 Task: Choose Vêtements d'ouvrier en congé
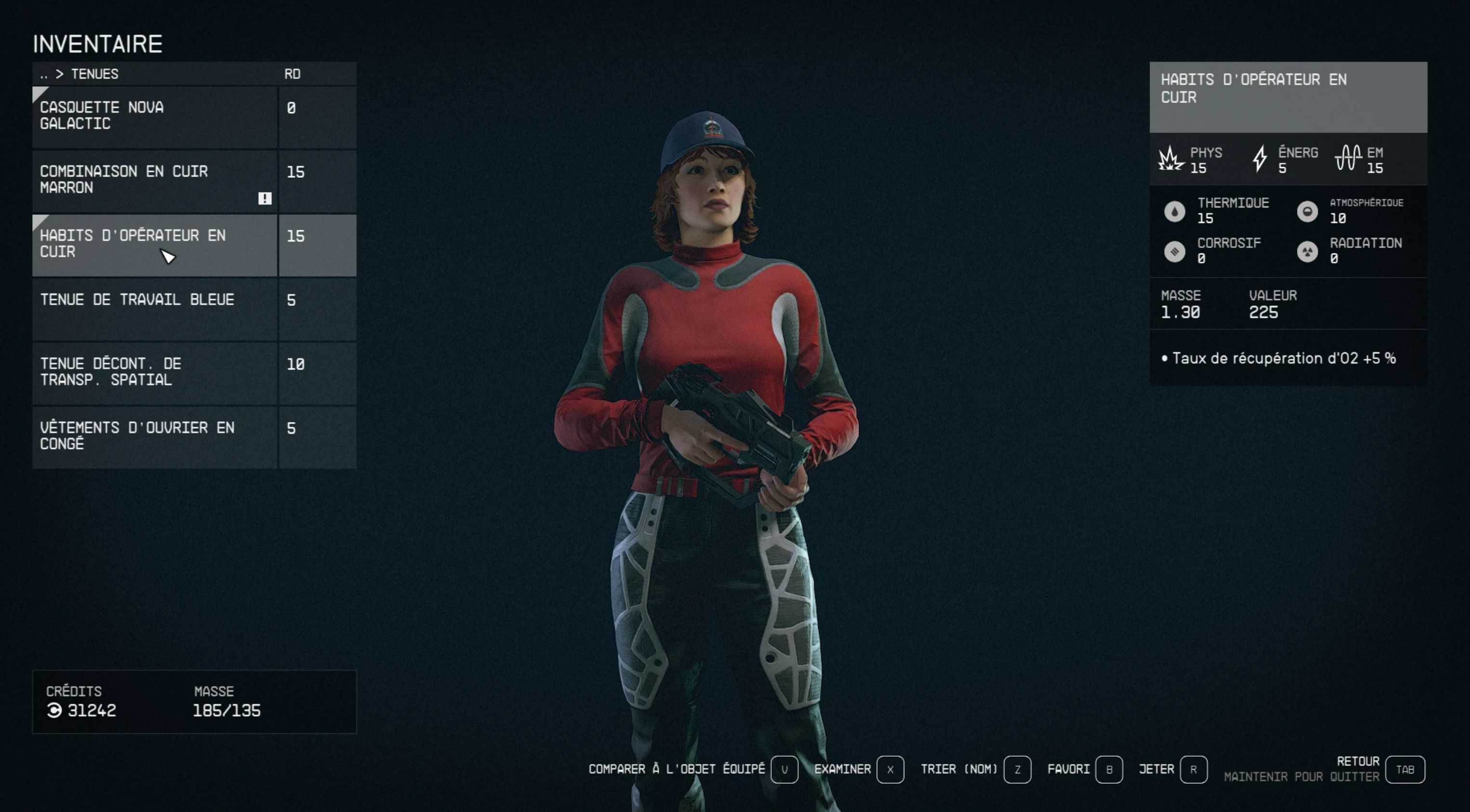click(154, 436)
